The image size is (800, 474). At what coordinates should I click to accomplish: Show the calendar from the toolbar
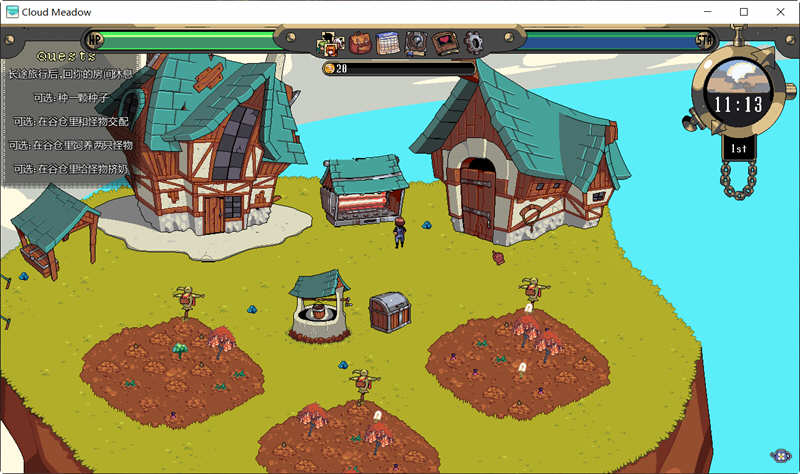pyautogui.click(x=388, y=43)
